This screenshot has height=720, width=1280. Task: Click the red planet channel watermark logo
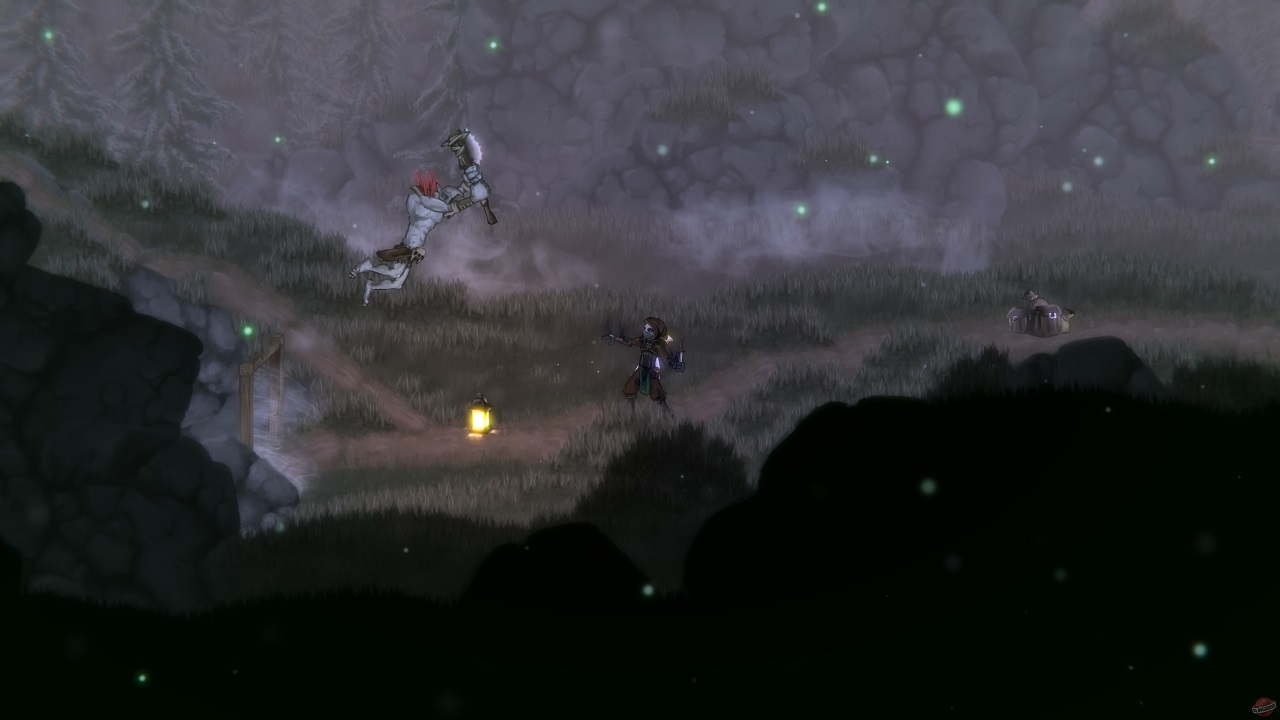tap(1263, 706)
